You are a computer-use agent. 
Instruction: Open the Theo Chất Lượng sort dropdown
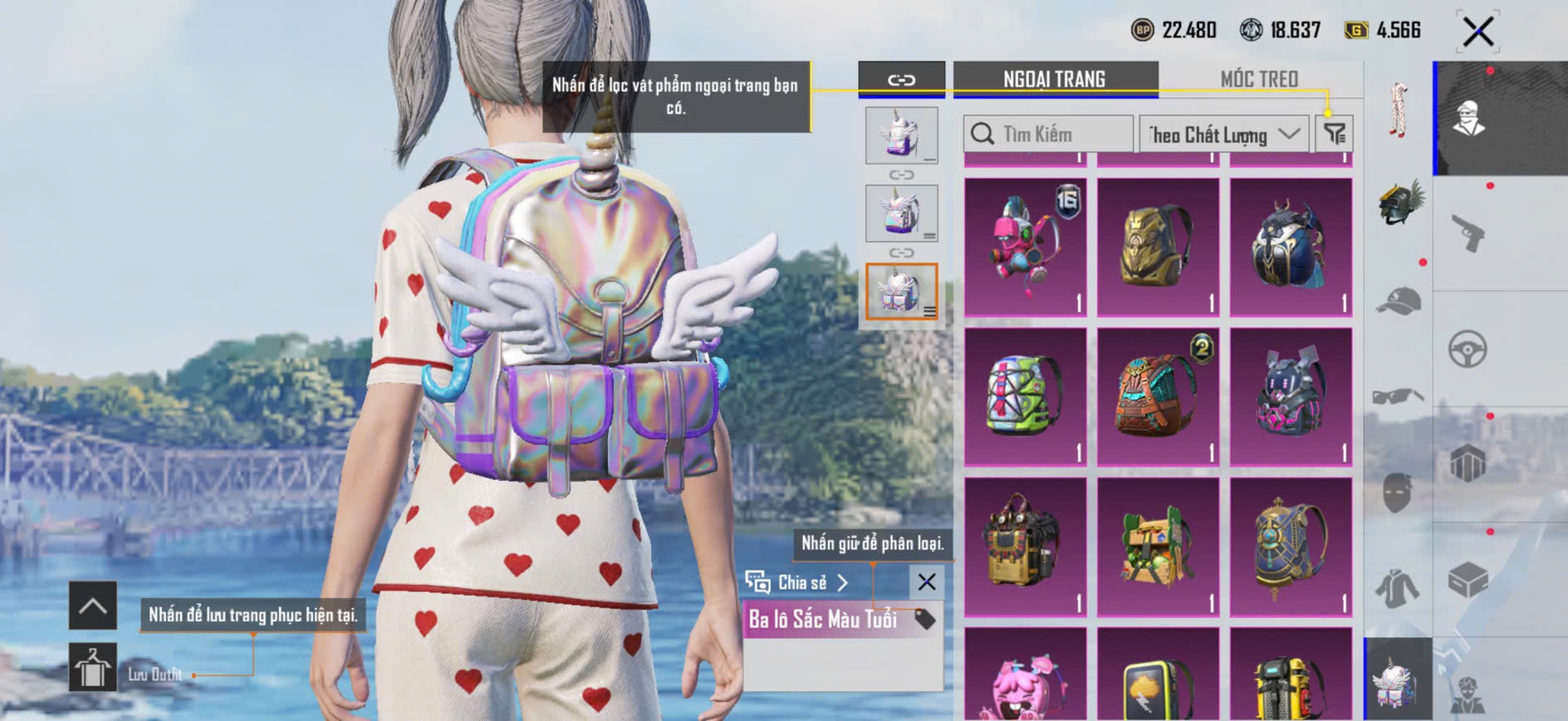click(1223, 134)
